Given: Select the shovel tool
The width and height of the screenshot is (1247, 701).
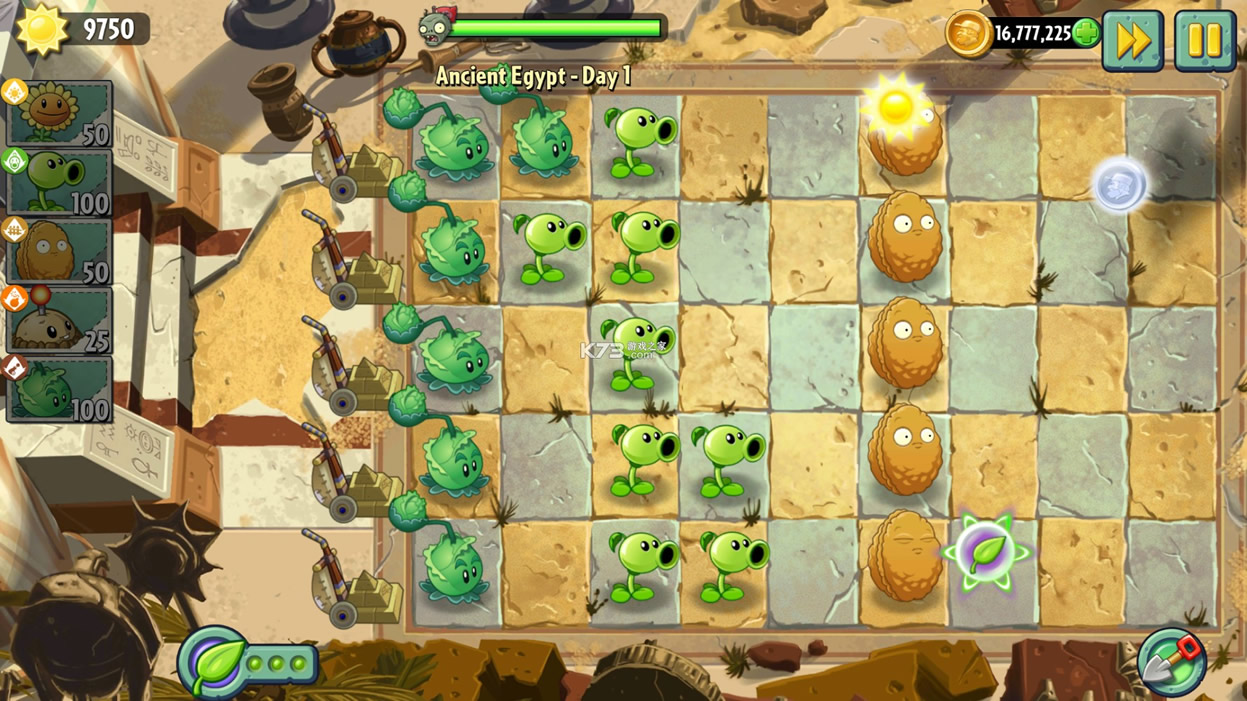Looking at the screenshot, I should (x=1171, y=661).
